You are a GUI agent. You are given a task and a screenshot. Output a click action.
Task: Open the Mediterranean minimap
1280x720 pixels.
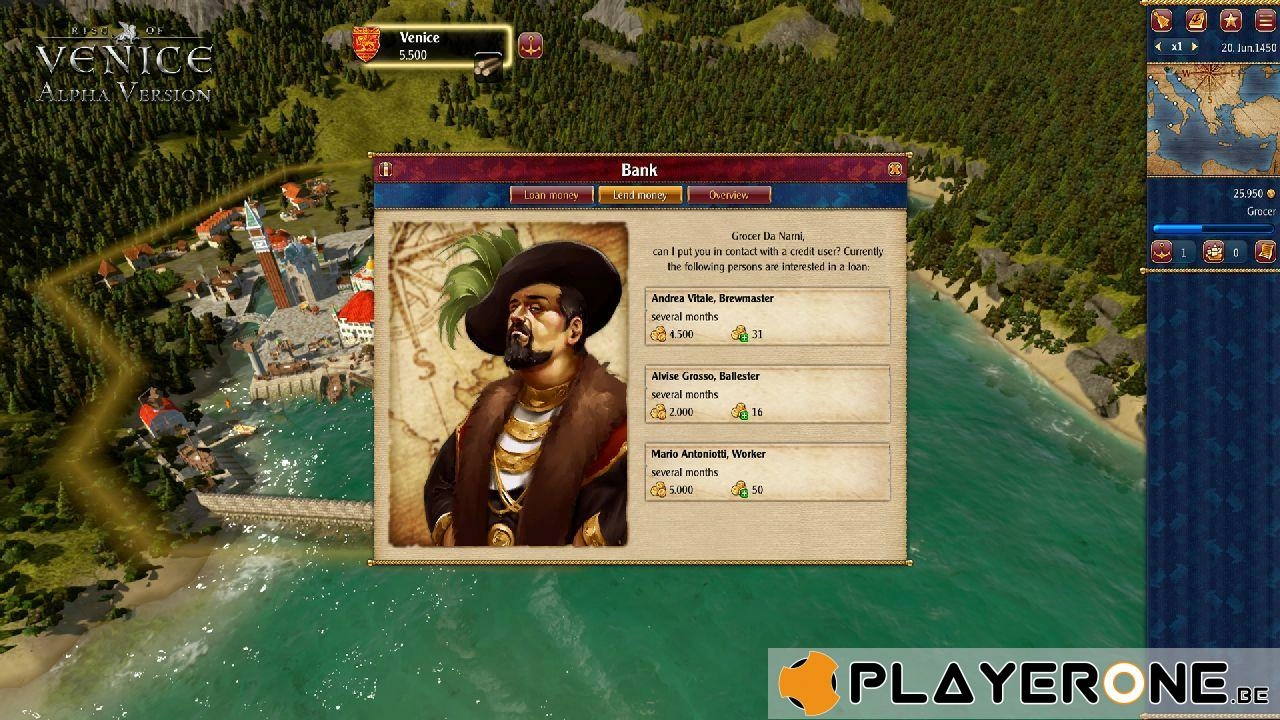click(x=1211, y=120)
